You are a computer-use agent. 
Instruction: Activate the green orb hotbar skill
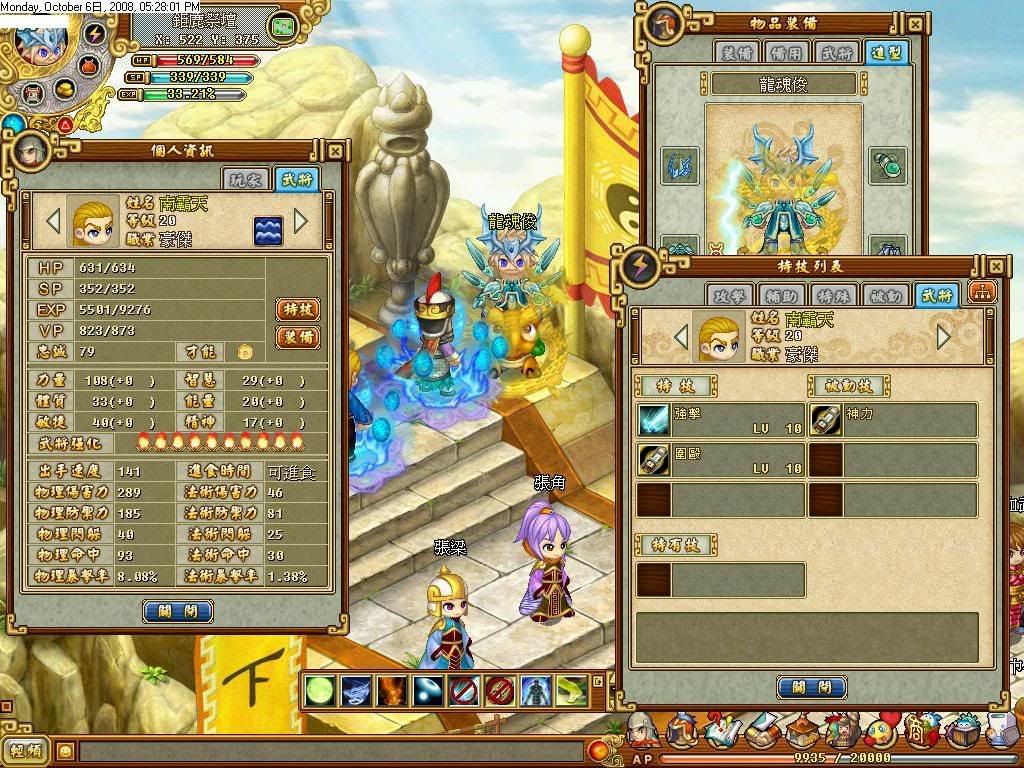319,691
